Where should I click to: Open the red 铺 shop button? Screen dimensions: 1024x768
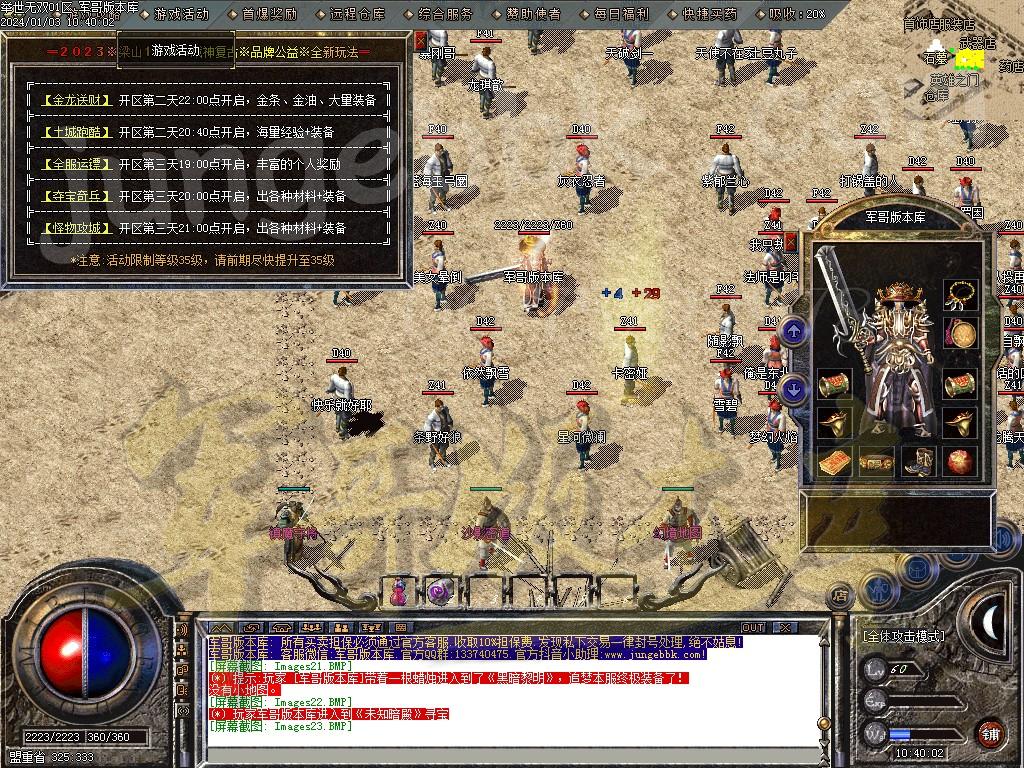click(990, 733)
